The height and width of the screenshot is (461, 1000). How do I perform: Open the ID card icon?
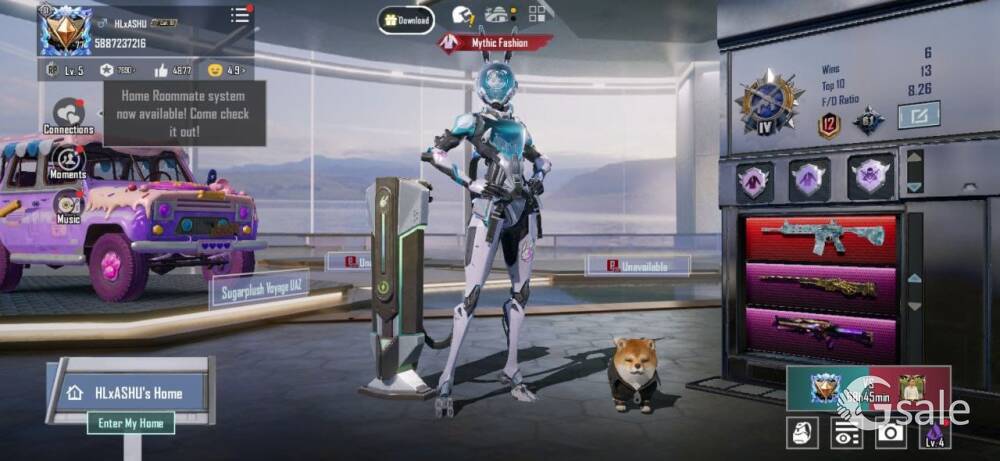[x=846, y=432]
